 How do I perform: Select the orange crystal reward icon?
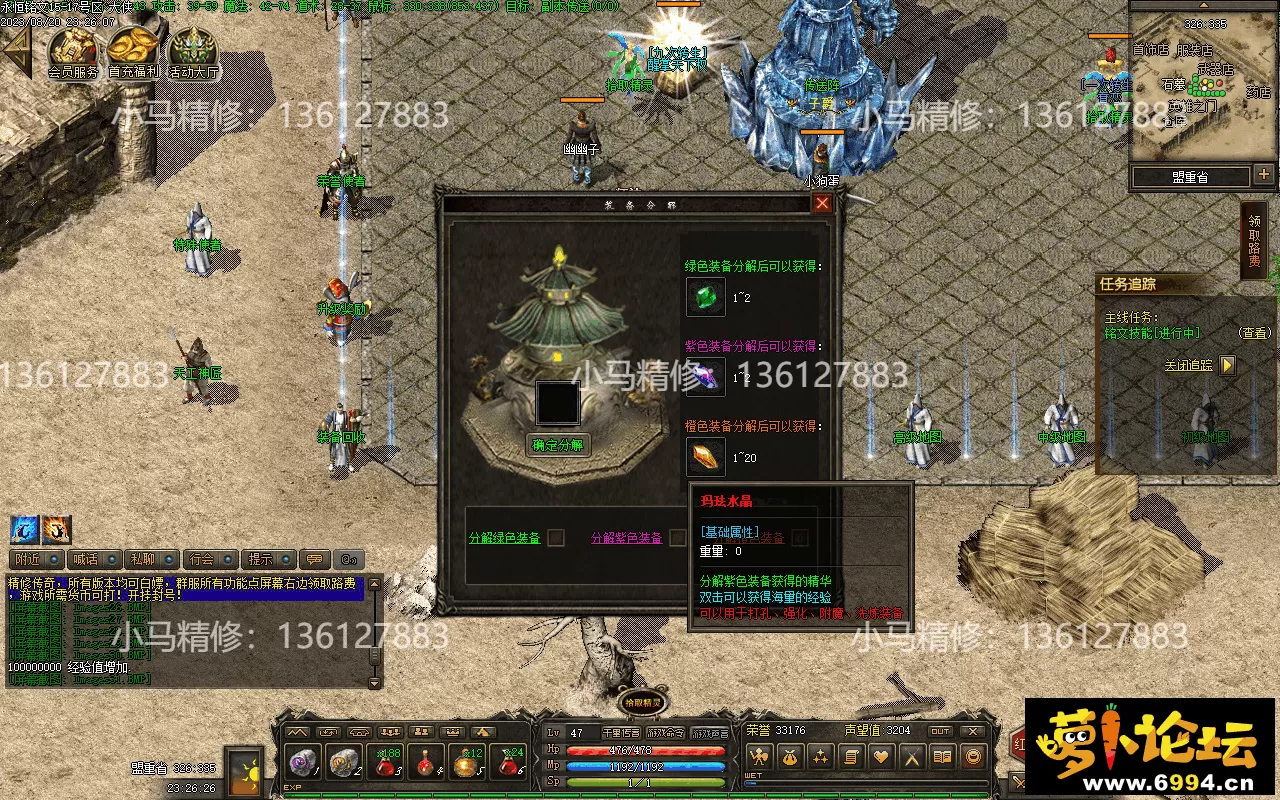point(706,457)
